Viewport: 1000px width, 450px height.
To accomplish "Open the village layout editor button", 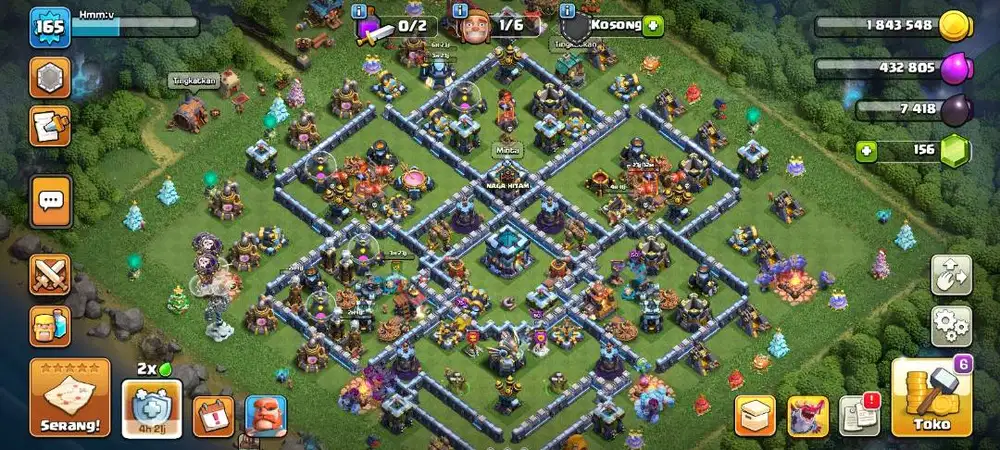I will coord(951,276).
